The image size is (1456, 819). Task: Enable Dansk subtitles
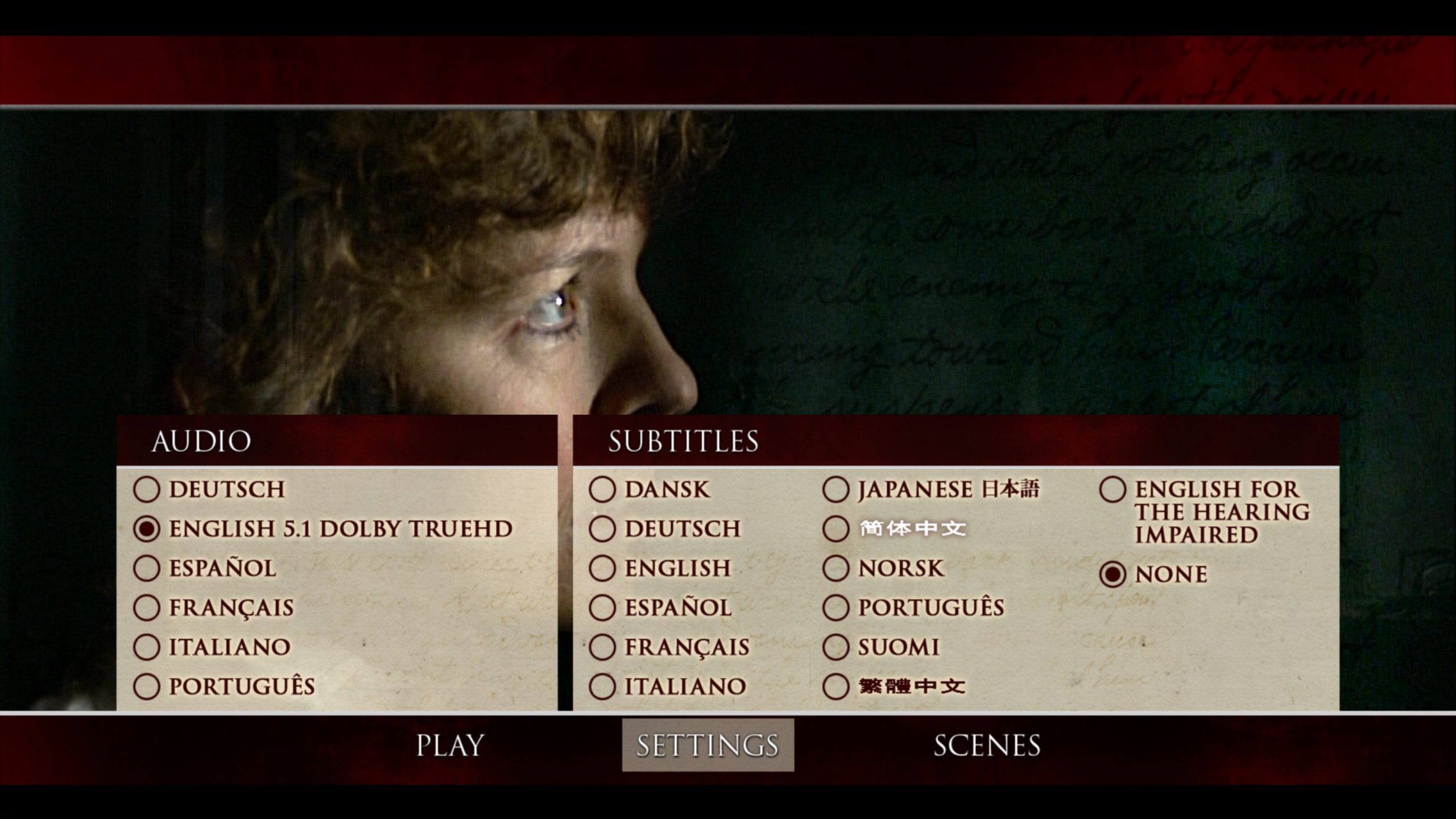click(x=602, y=490)
